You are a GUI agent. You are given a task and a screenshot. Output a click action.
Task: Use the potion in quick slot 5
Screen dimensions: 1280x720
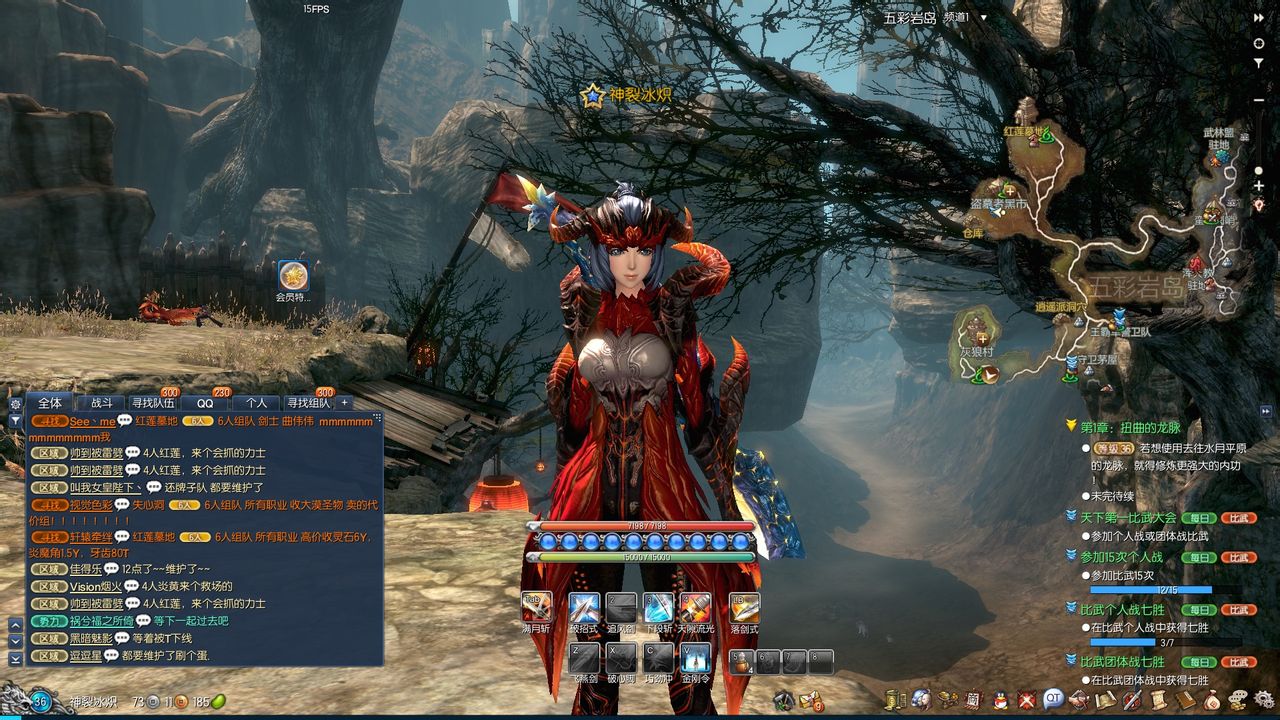(x=741, y=661)
